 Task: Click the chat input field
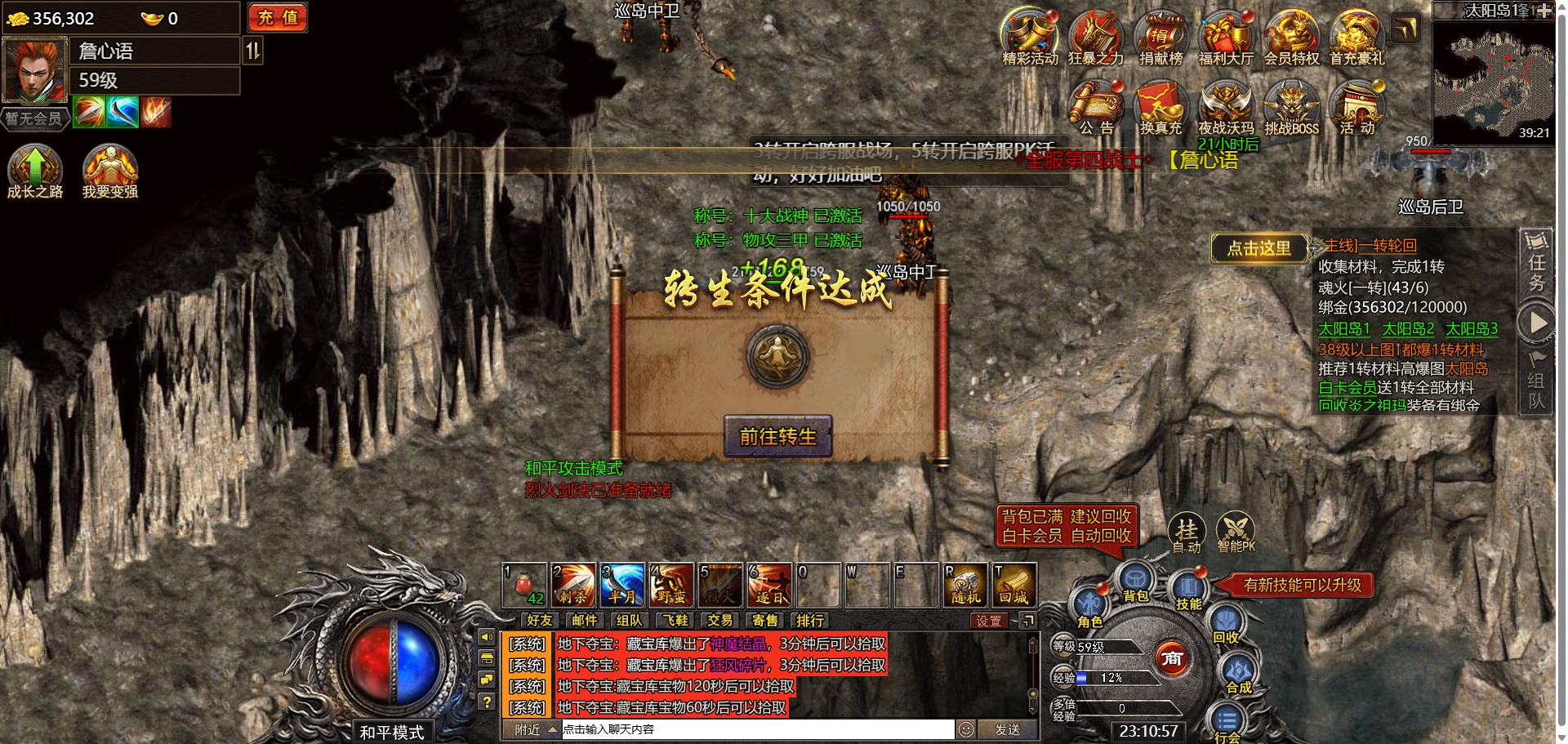(756, 729)
